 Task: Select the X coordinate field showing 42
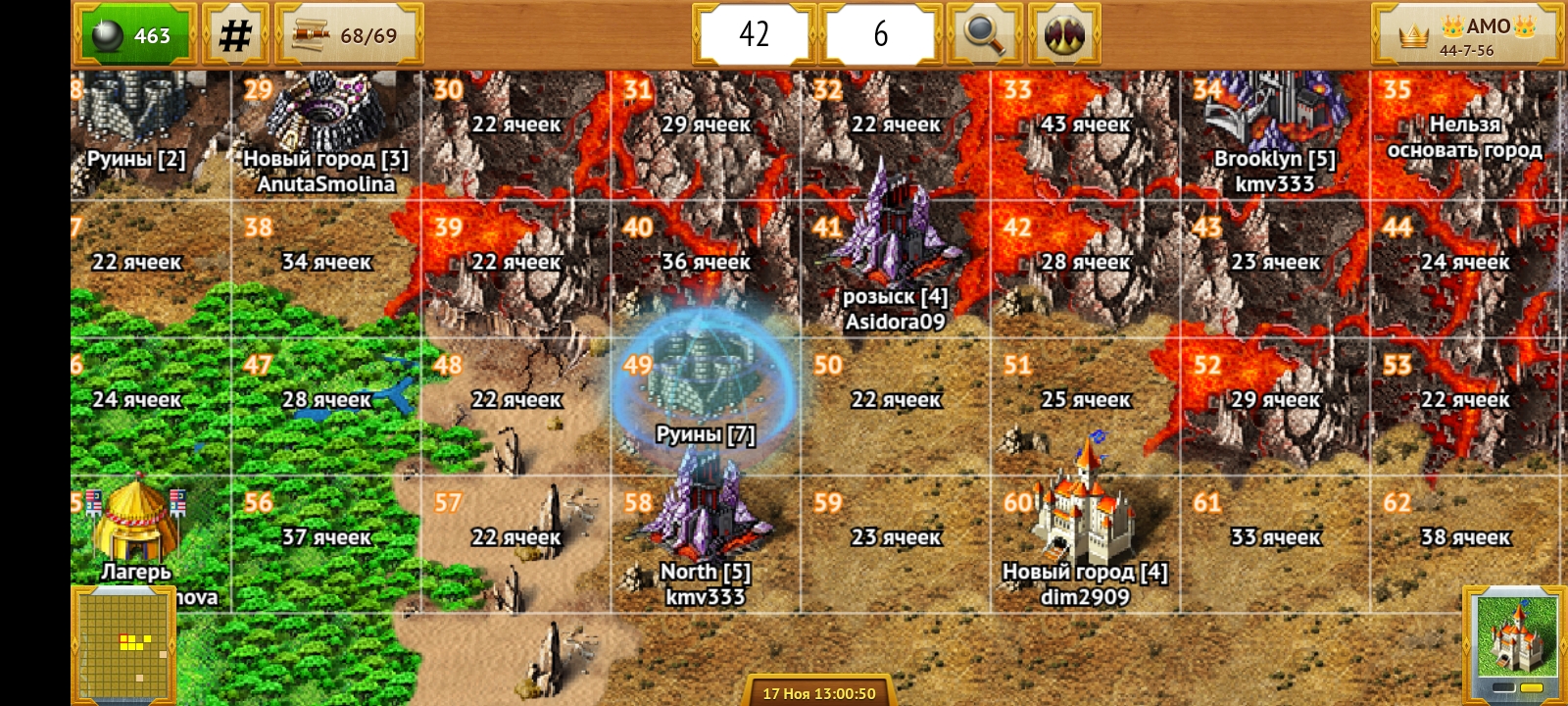[x=754, y=34]
